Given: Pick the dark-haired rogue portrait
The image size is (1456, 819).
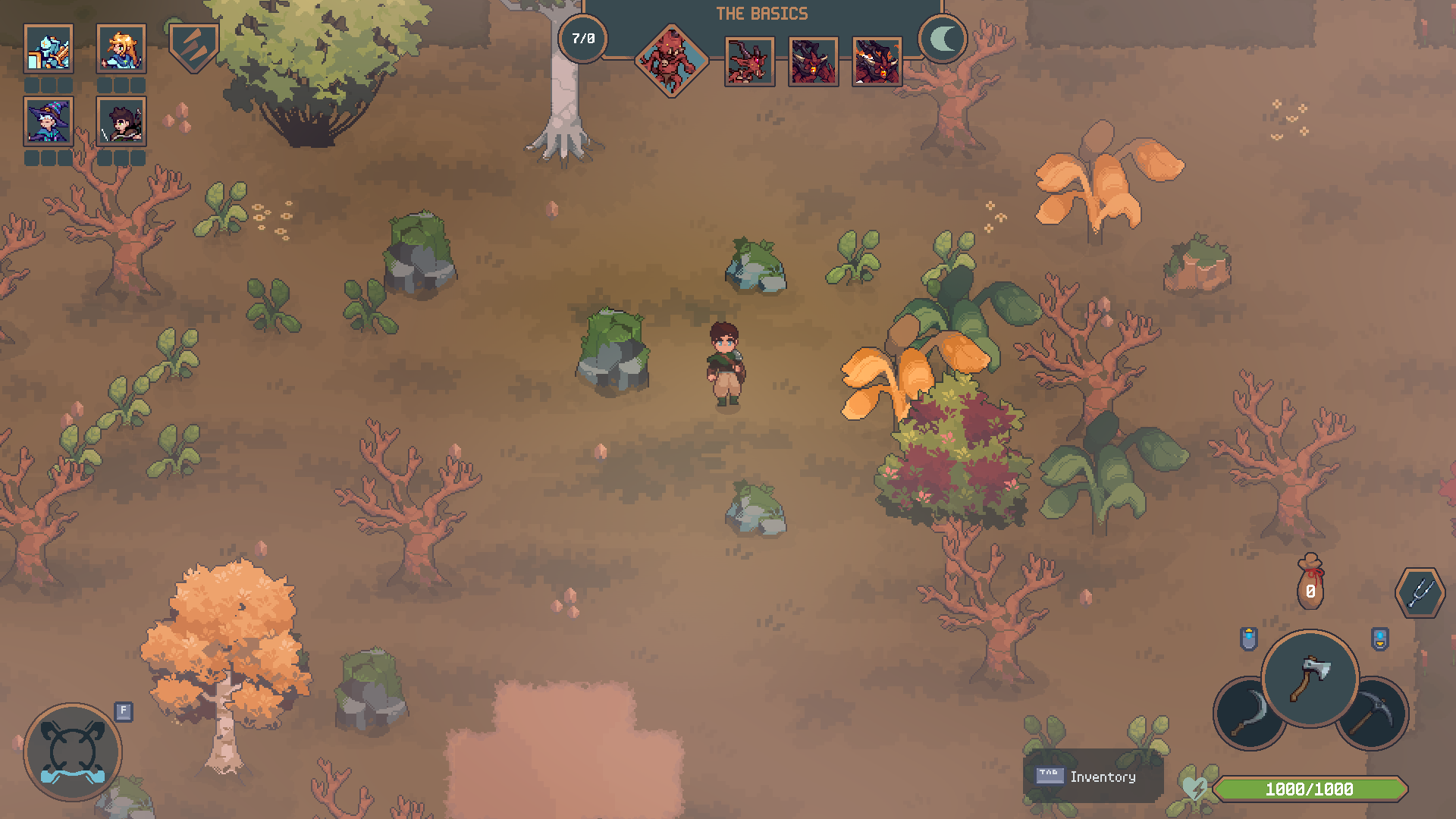Looking at the screenshot, I should [x=121, y=121].
